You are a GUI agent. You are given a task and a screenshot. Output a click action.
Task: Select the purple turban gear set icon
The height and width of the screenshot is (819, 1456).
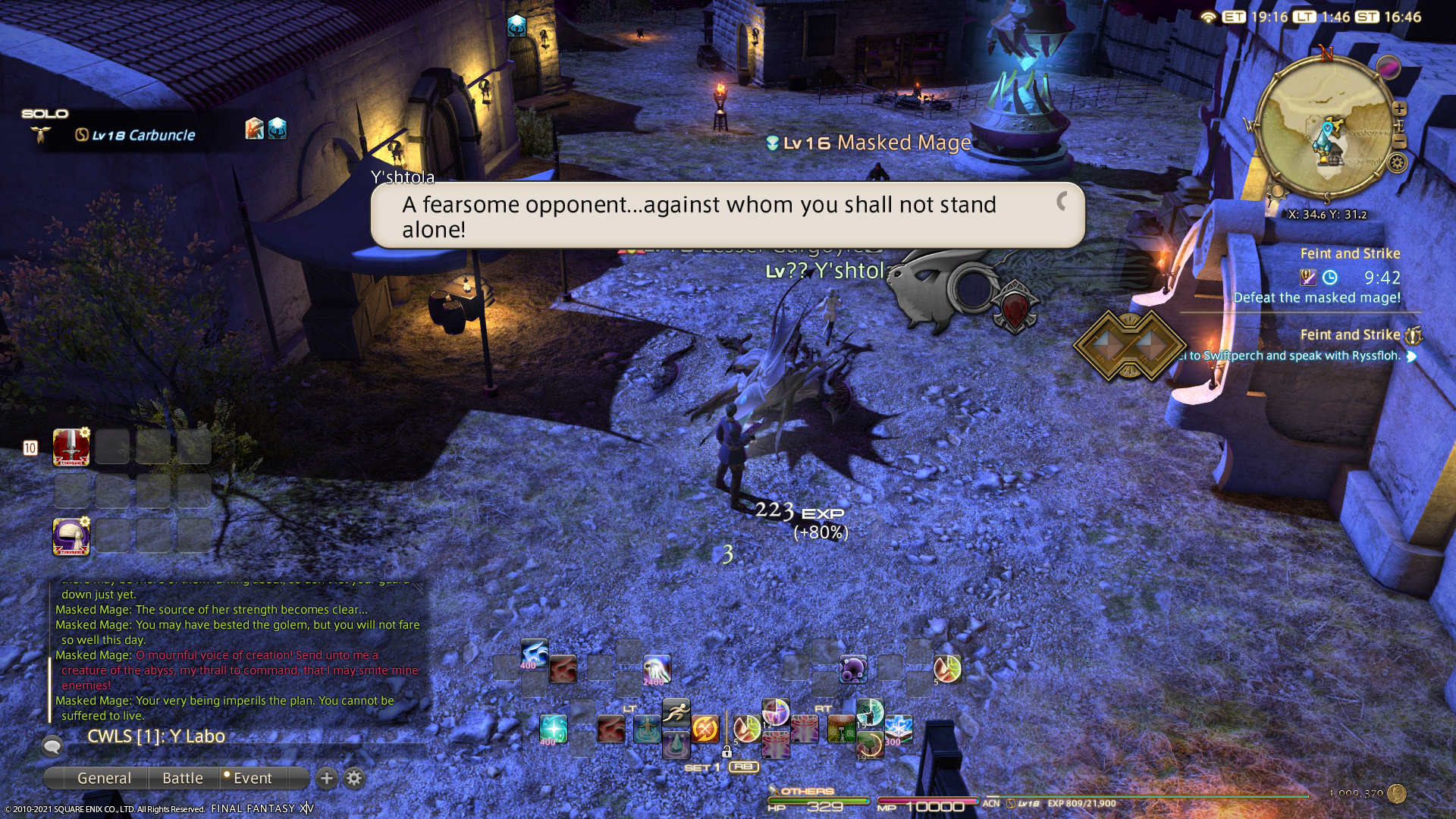pyautogui.click(x=71, y=536)
